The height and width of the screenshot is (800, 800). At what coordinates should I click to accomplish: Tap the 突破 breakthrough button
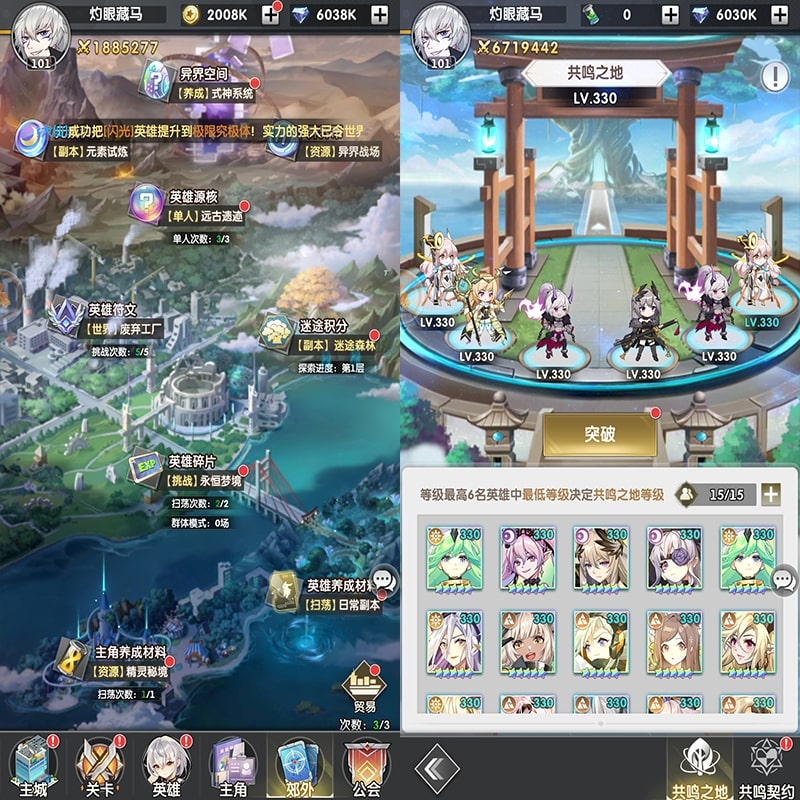[x=600, y=436]
